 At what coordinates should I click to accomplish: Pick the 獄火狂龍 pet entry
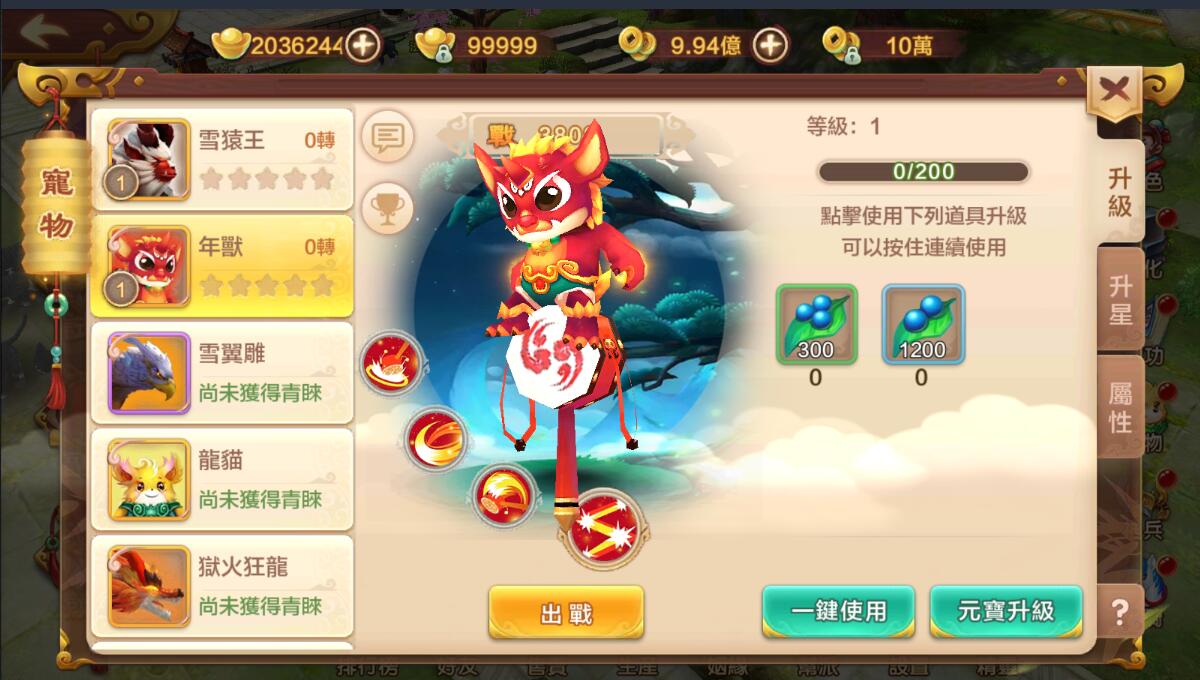pyautogui.click(x=222, y=586)
